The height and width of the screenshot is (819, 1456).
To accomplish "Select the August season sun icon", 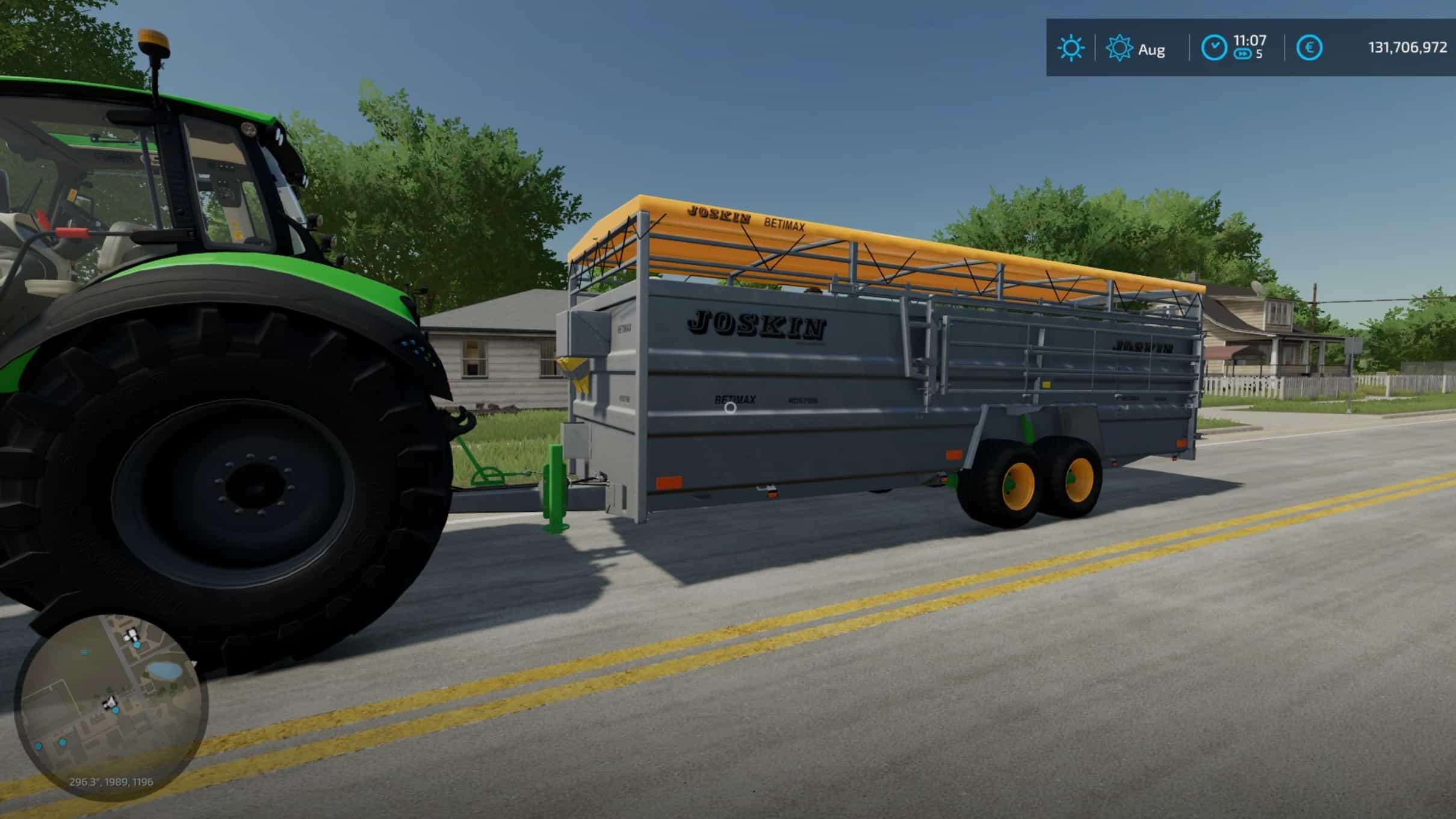I will pyautogui.click(x=1119, y=48).
